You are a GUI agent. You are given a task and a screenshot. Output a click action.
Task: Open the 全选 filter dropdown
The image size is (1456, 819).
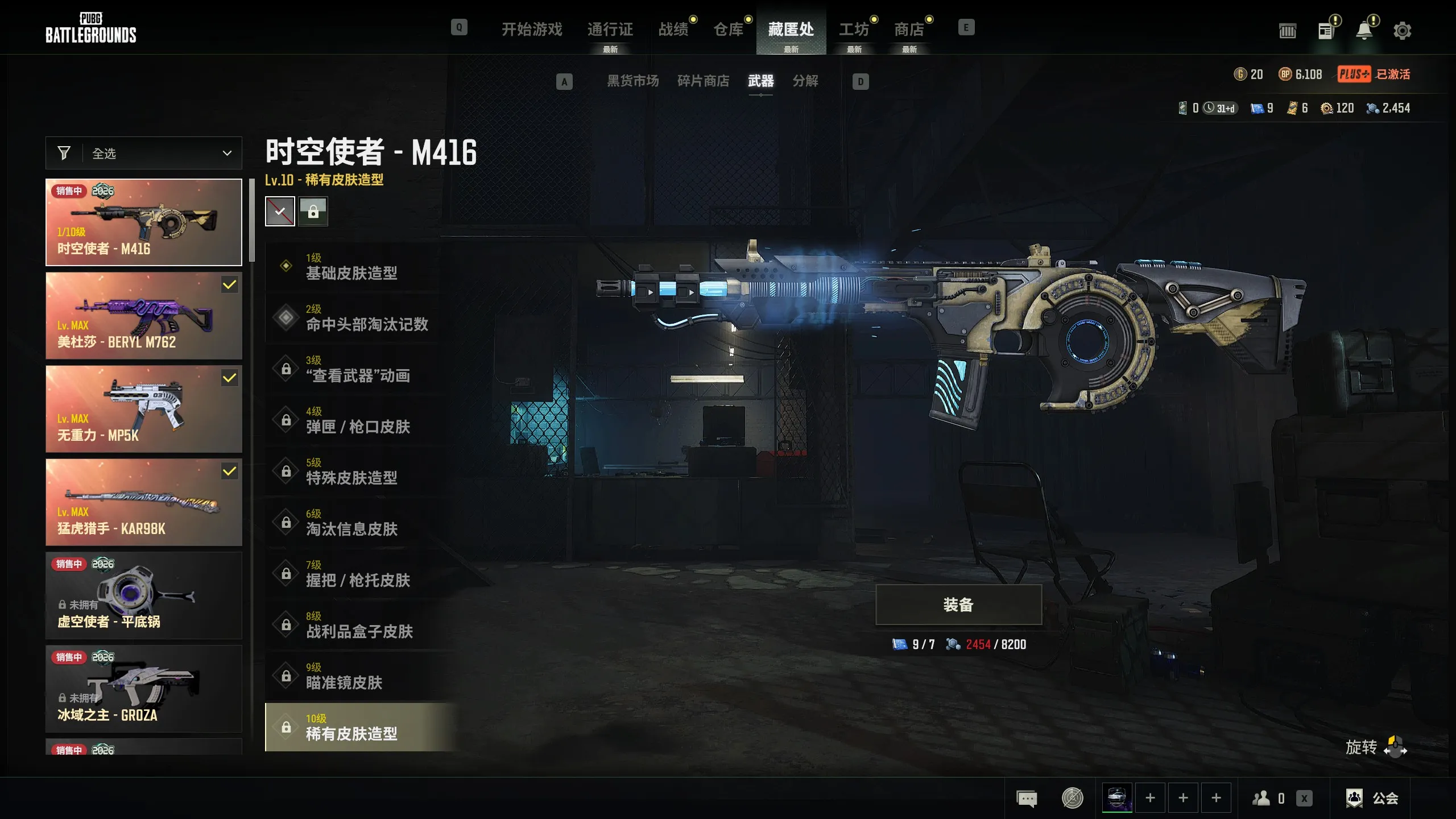tap(144, 153)
